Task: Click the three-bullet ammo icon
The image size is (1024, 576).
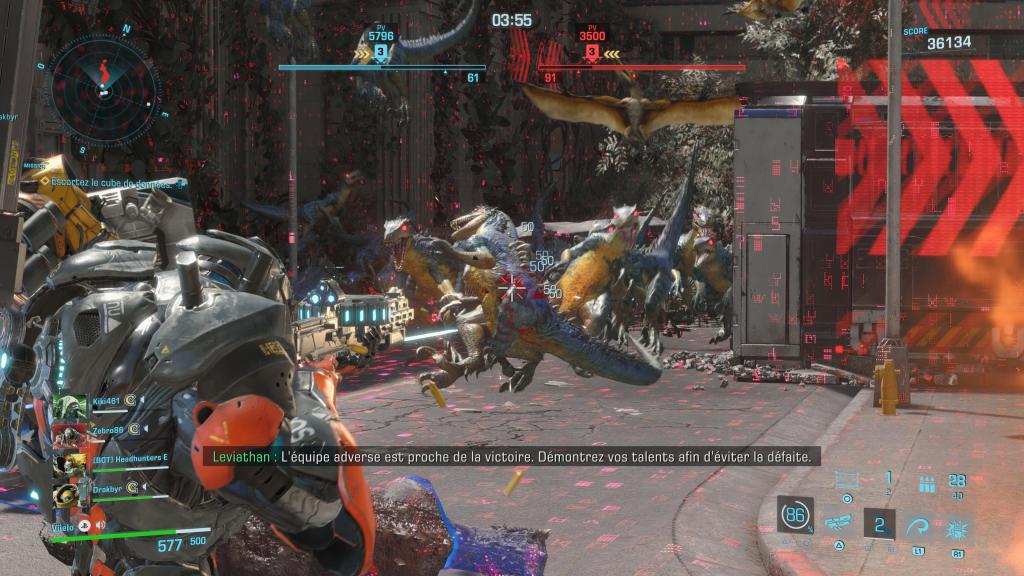Action: 926,485
